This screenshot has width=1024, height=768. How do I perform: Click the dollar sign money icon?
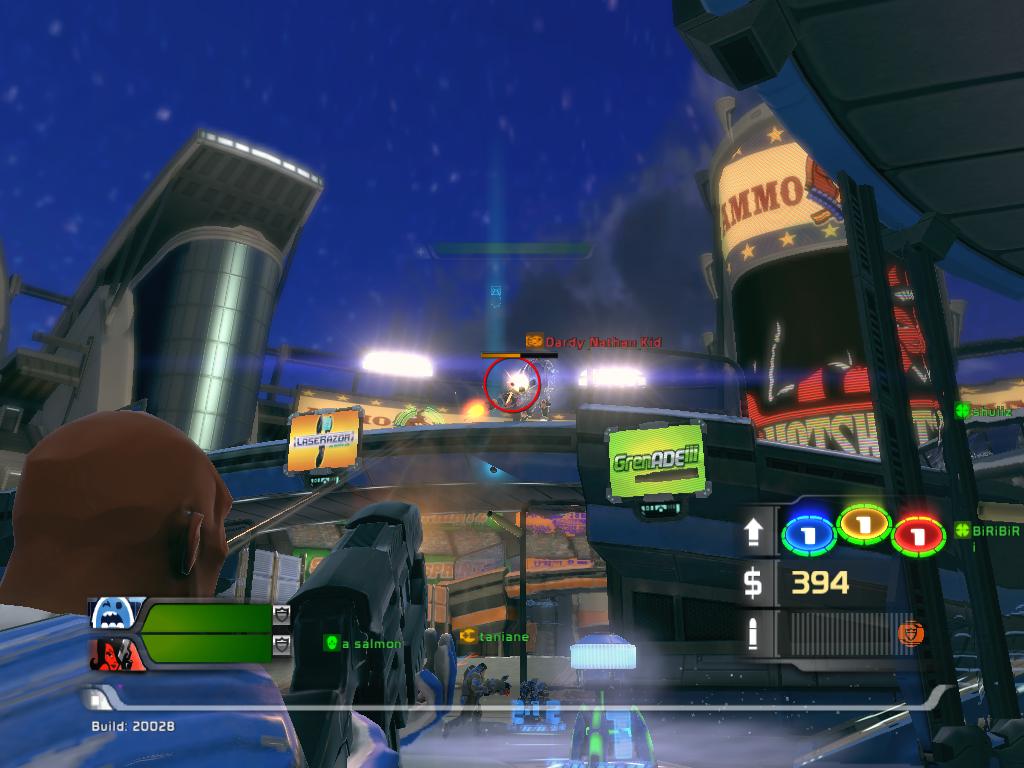[753, 583]
